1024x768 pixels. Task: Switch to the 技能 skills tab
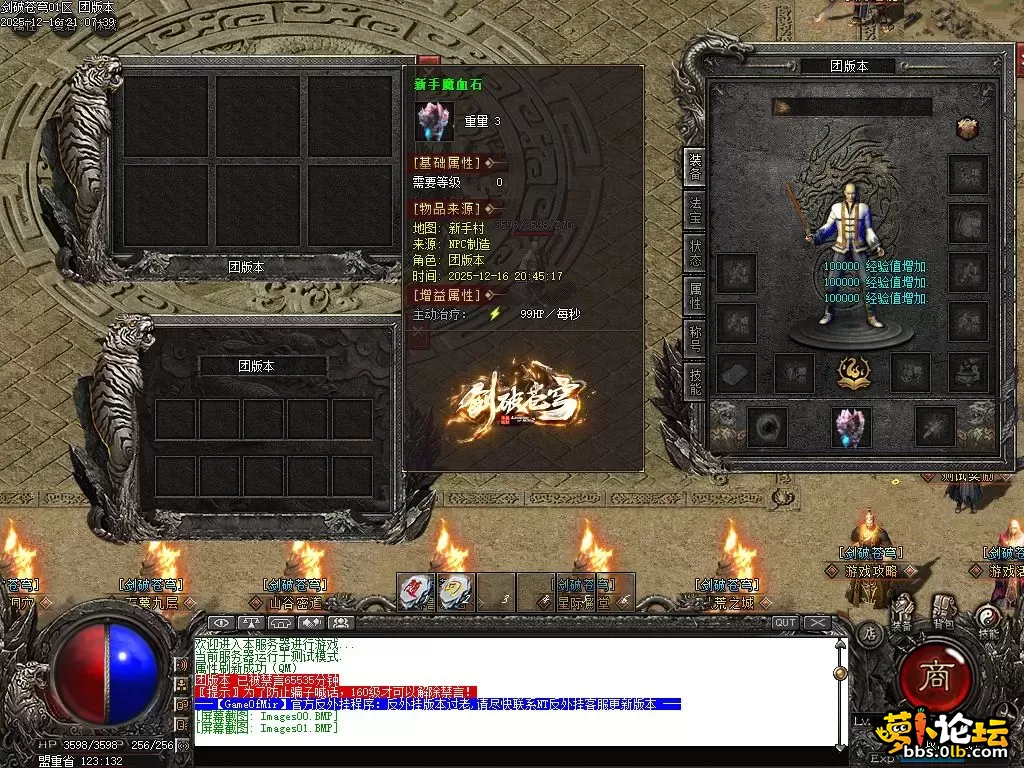[x=695, y=381]
